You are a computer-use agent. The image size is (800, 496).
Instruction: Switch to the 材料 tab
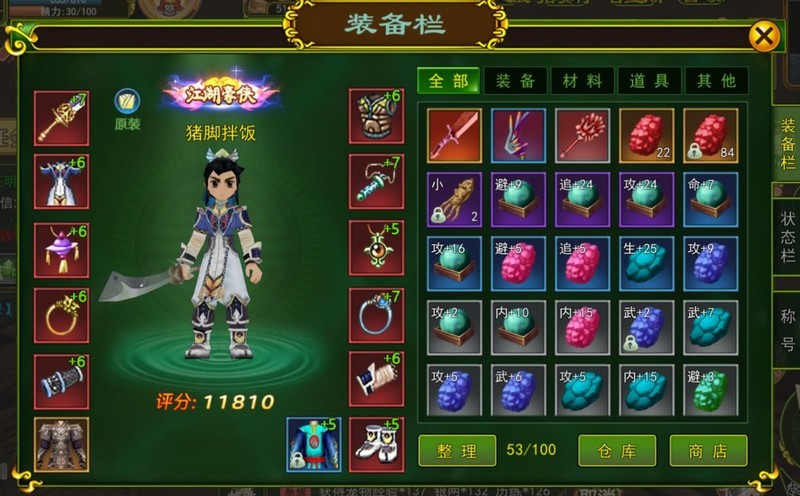click(583, 81)
